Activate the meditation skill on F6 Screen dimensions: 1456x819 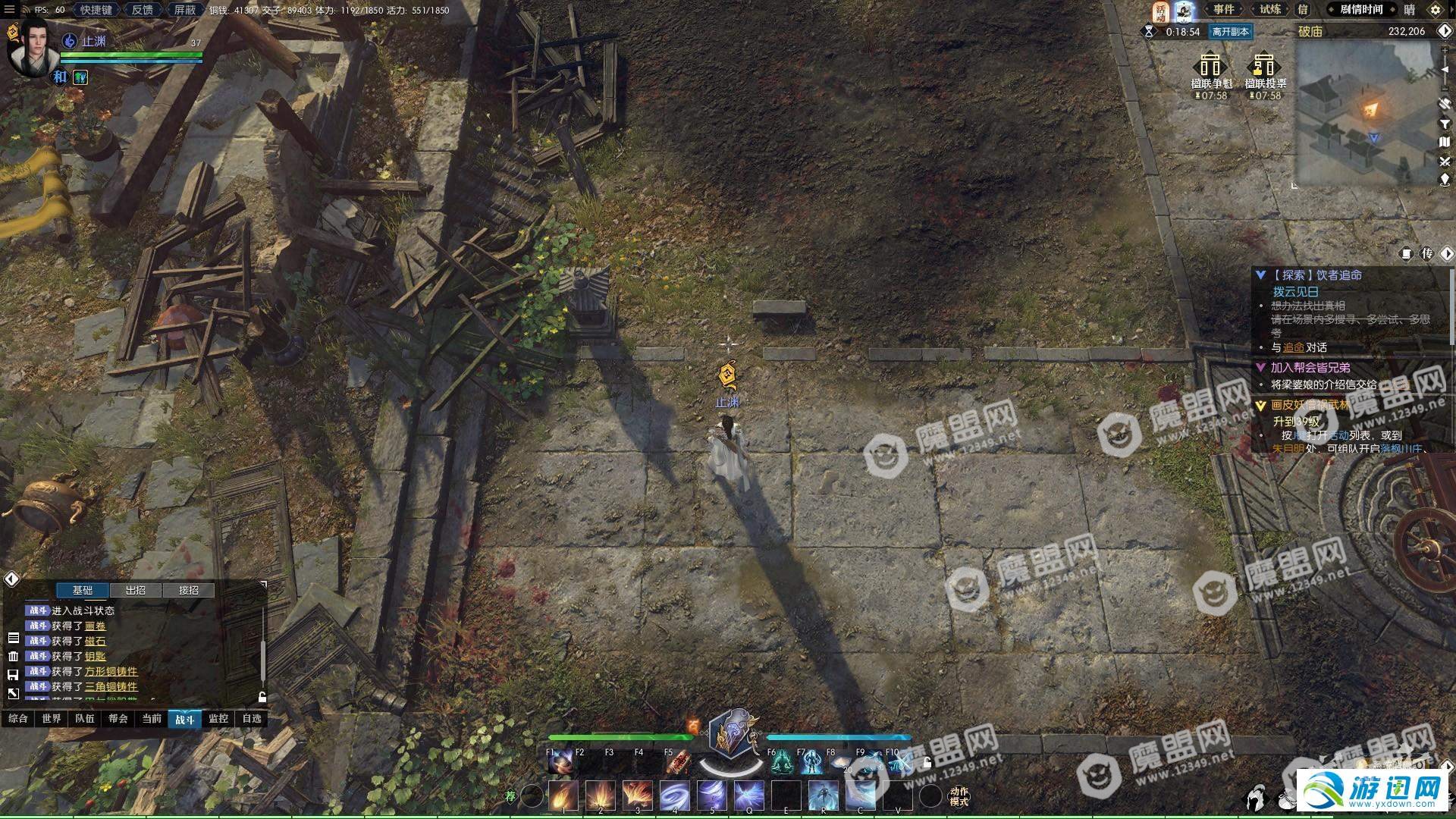coord(781,762)
